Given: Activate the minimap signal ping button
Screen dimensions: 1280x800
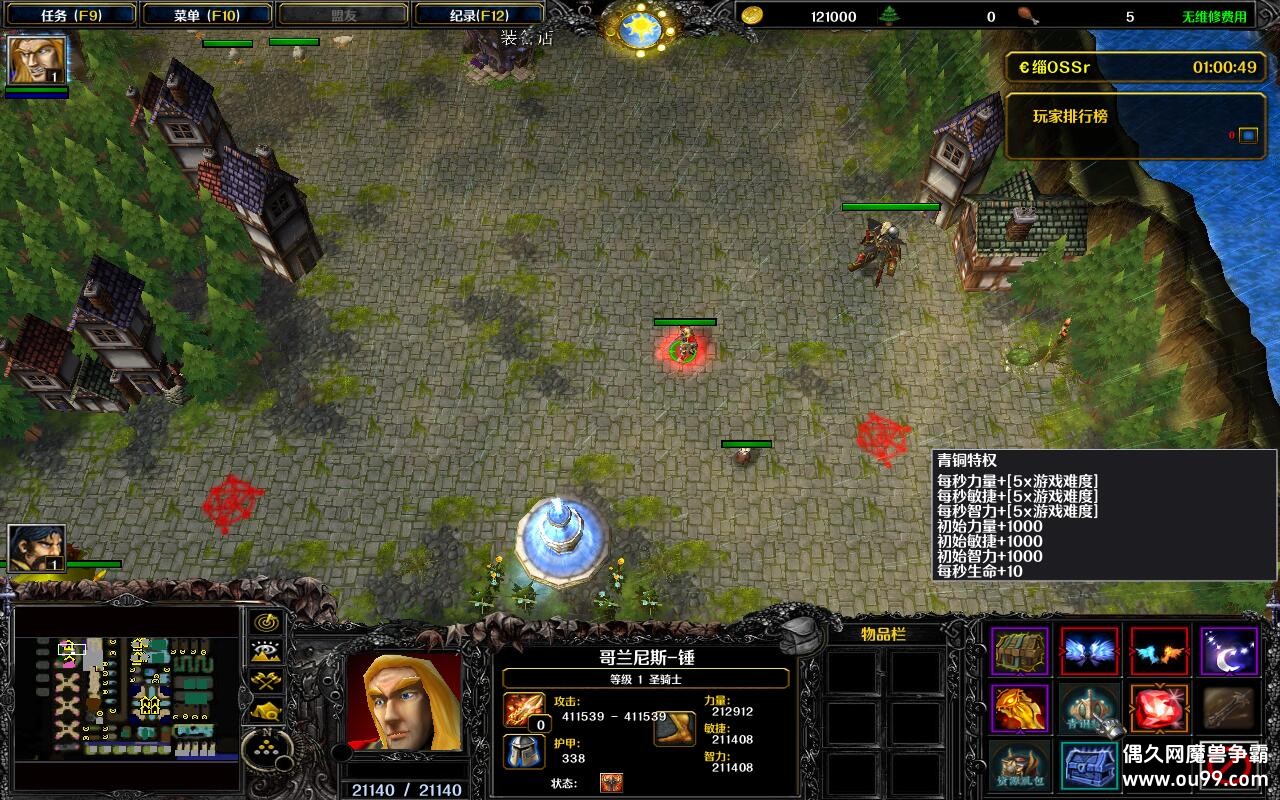Looking at the screenshot, I should tap(266, 622).
